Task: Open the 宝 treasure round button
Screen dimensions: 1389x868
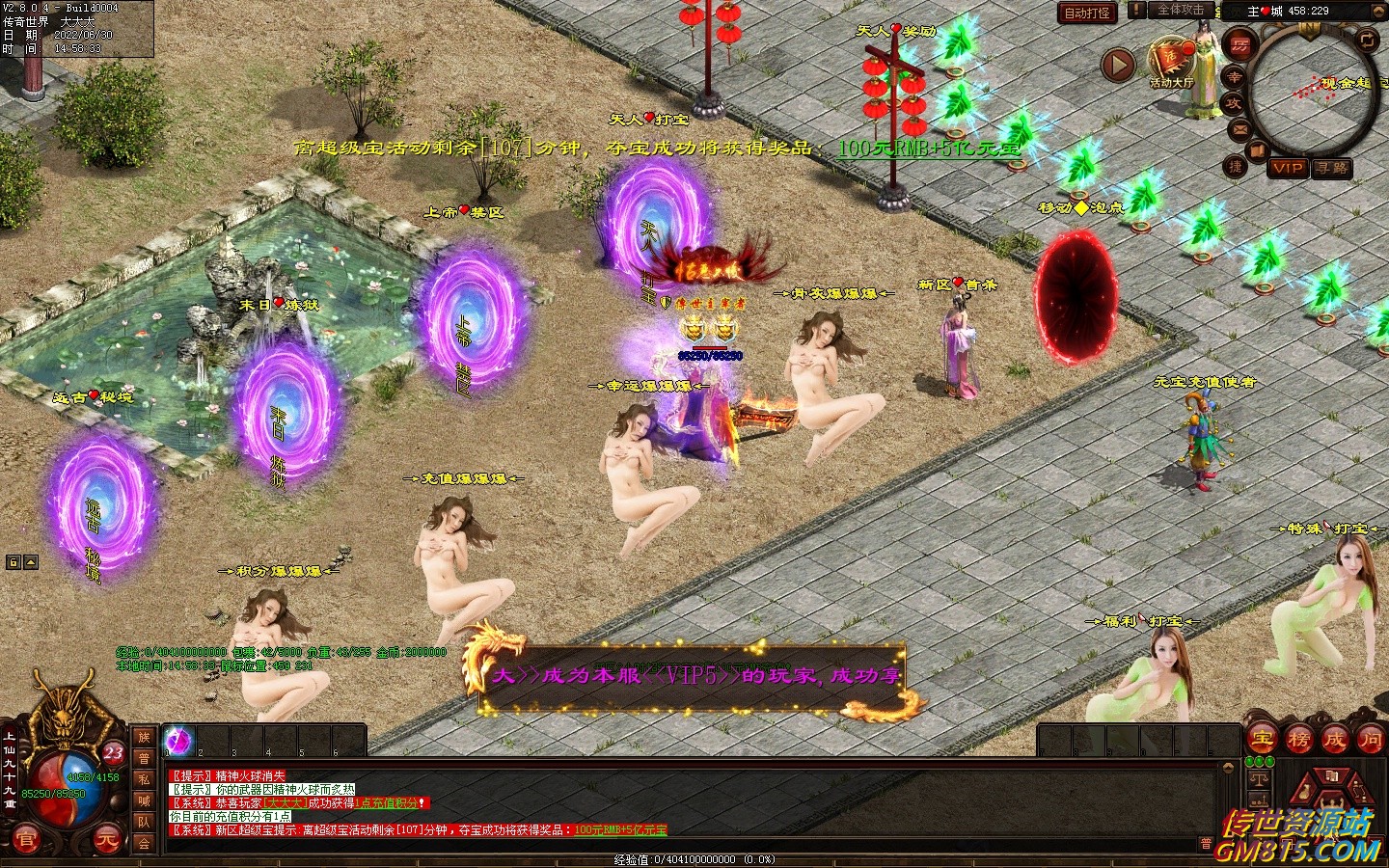Action: click(1263, 740)
